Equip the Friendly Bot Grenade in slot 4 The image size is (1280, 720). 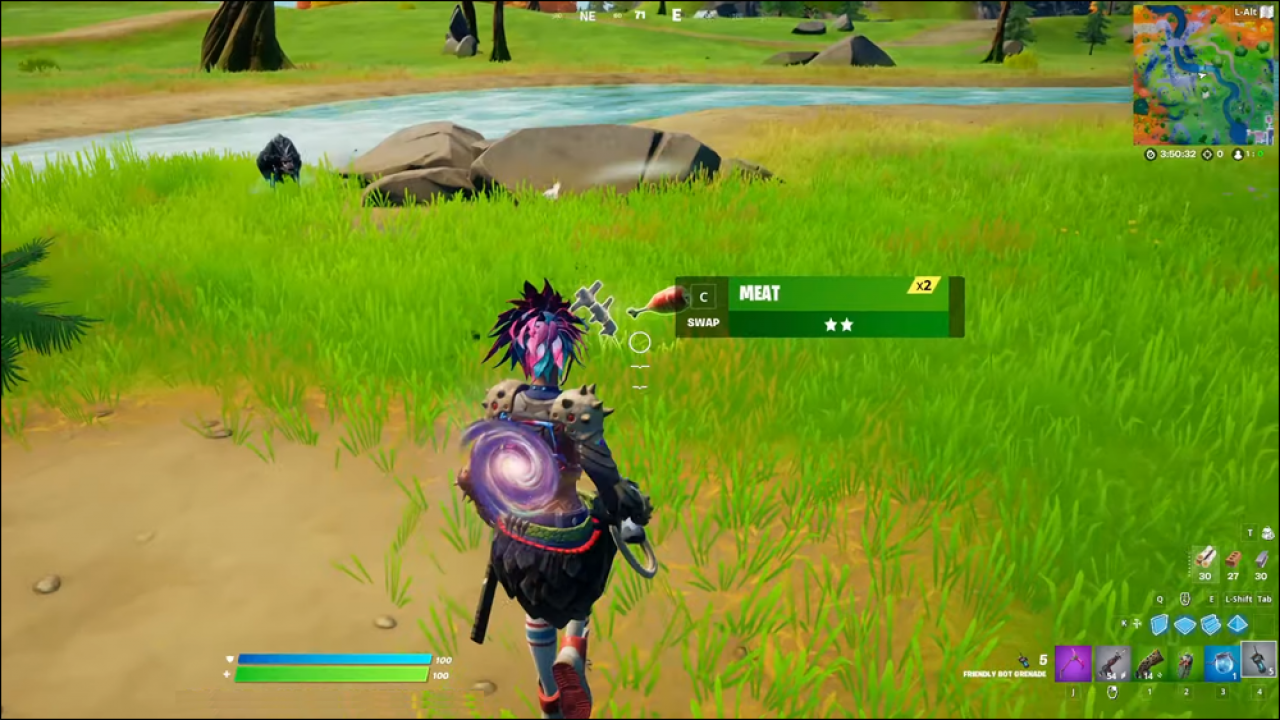point(1258,663)
